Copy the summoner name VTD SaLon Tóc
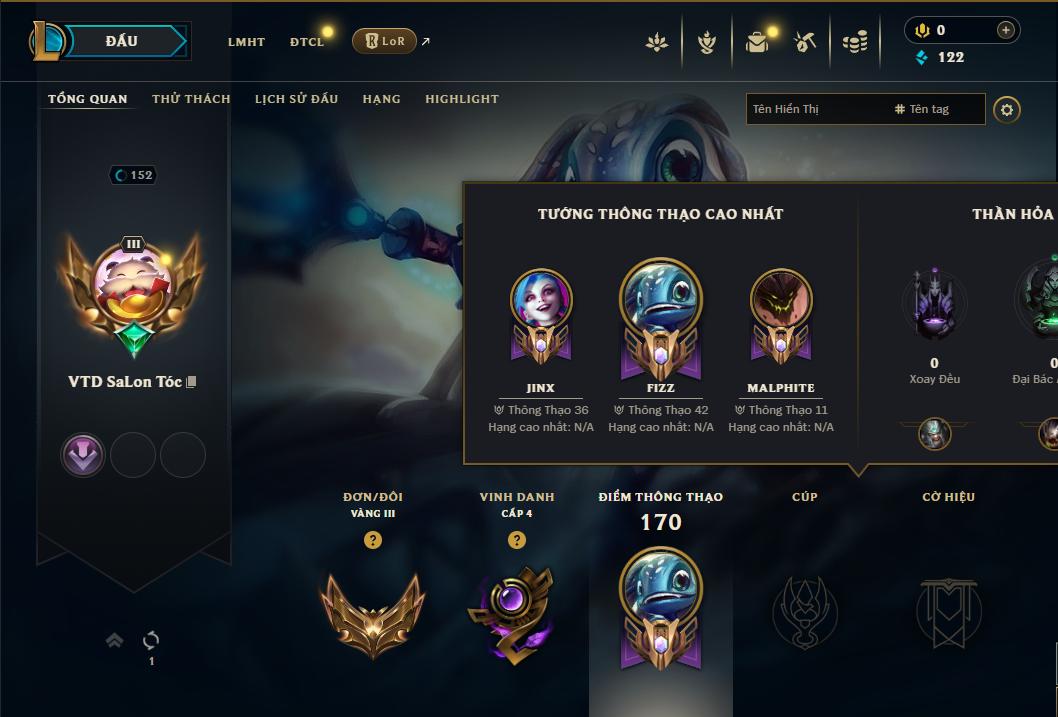Image resolution: width=1058 pixels, height=717 pixels. (x=192, y=382)
